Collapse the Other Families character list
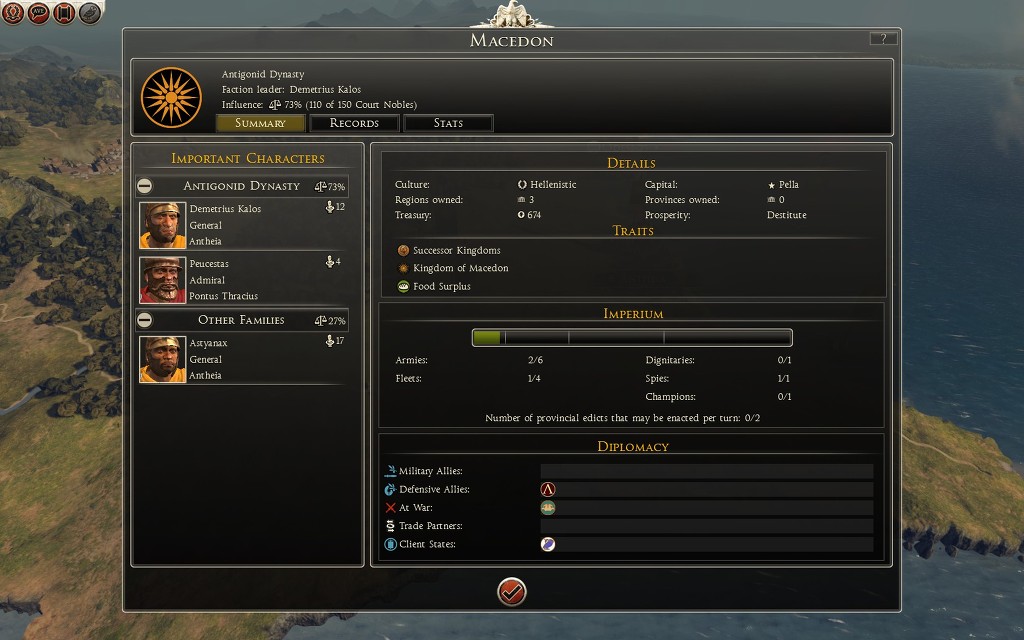The width and height of the screenshot is (1024, 640). pos(145,320)
